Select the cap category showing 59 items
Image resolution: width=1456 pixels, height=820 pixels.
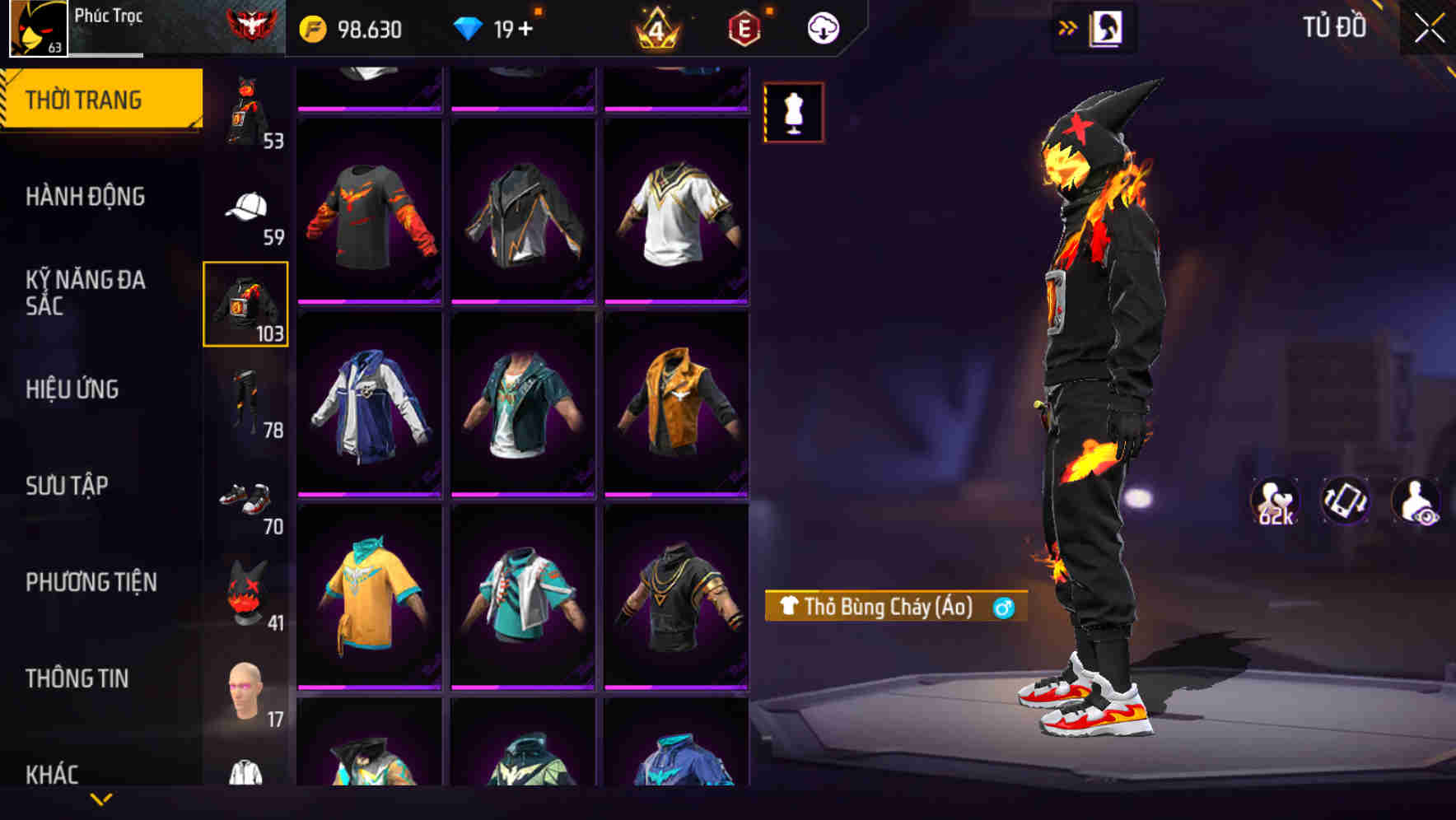point(247,206)
